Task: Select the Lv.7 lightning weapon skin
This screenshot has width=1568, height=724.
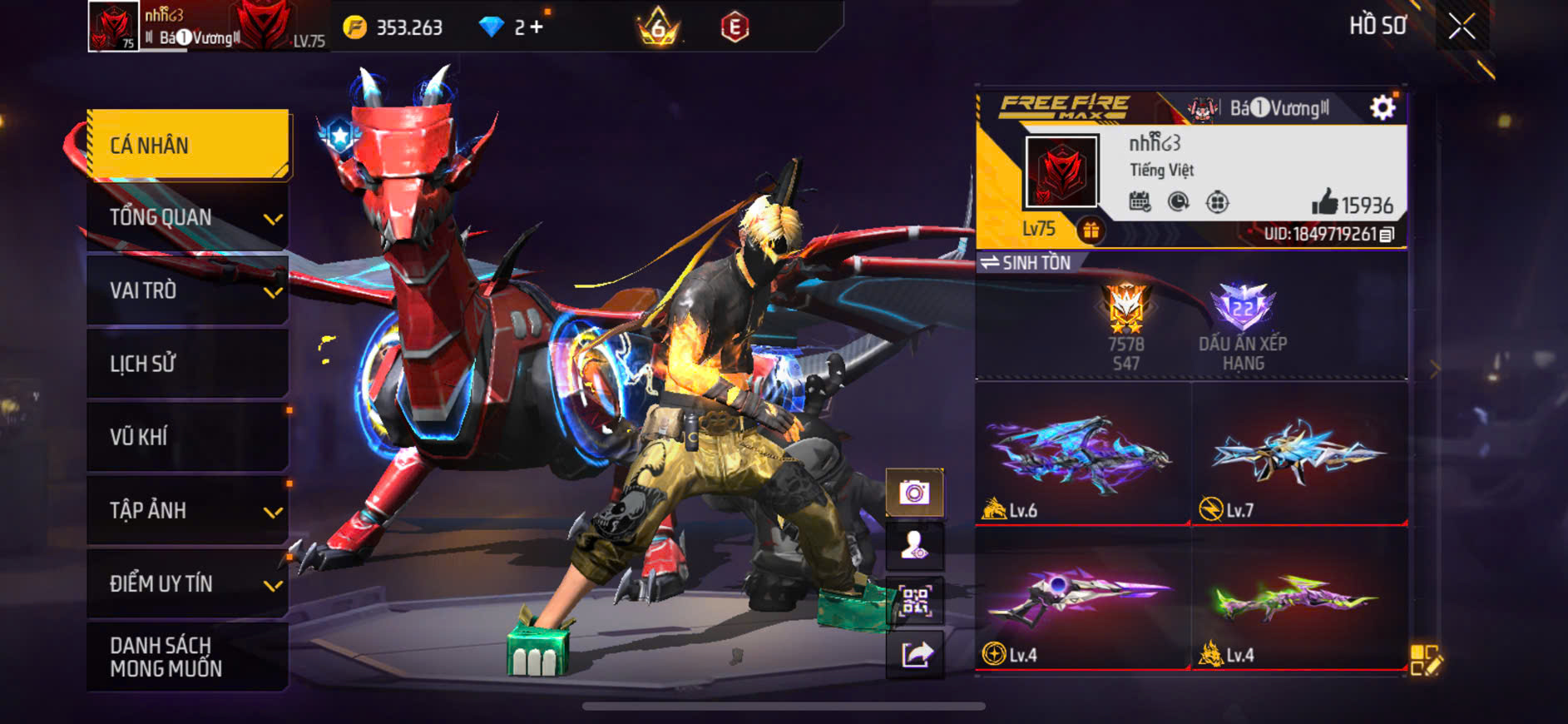Action: point(1298,454)
